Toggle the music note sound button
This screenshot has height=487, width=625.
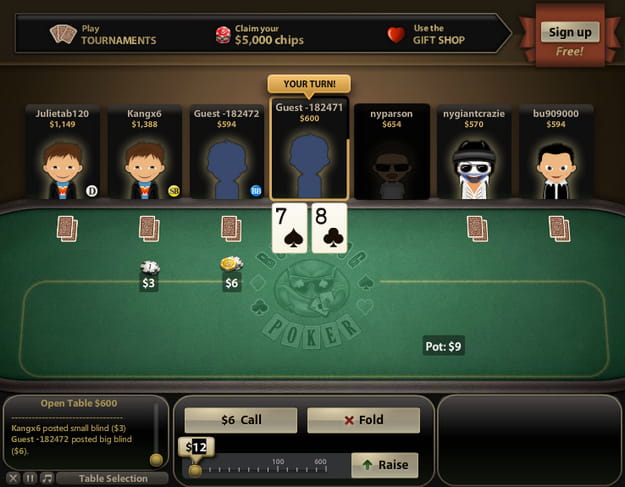pos(47,478)
